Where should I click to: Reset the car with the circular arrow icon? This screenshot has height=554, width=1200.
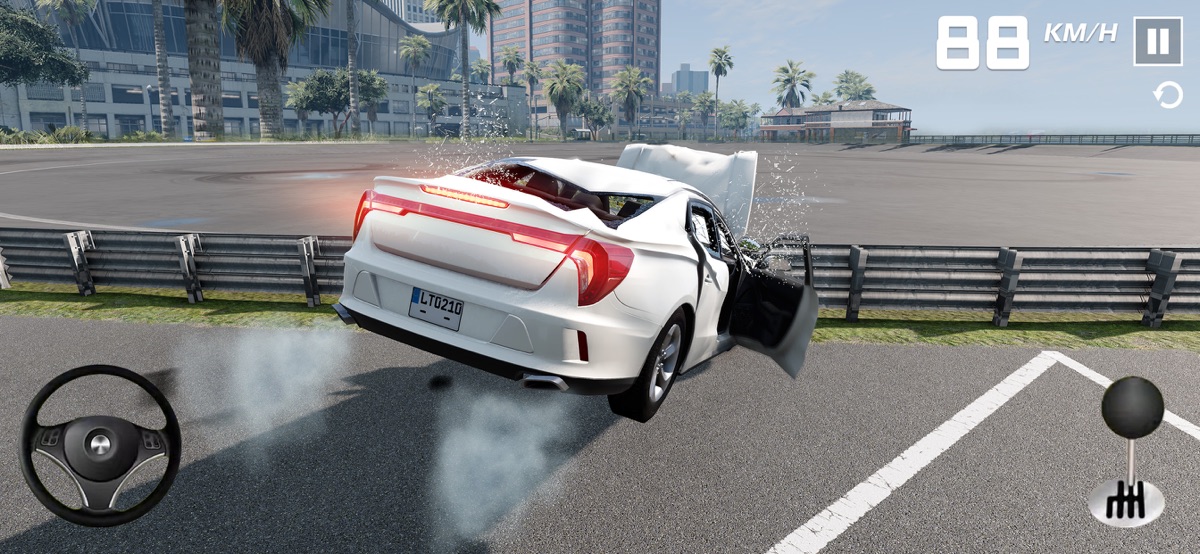point(1167,96)
